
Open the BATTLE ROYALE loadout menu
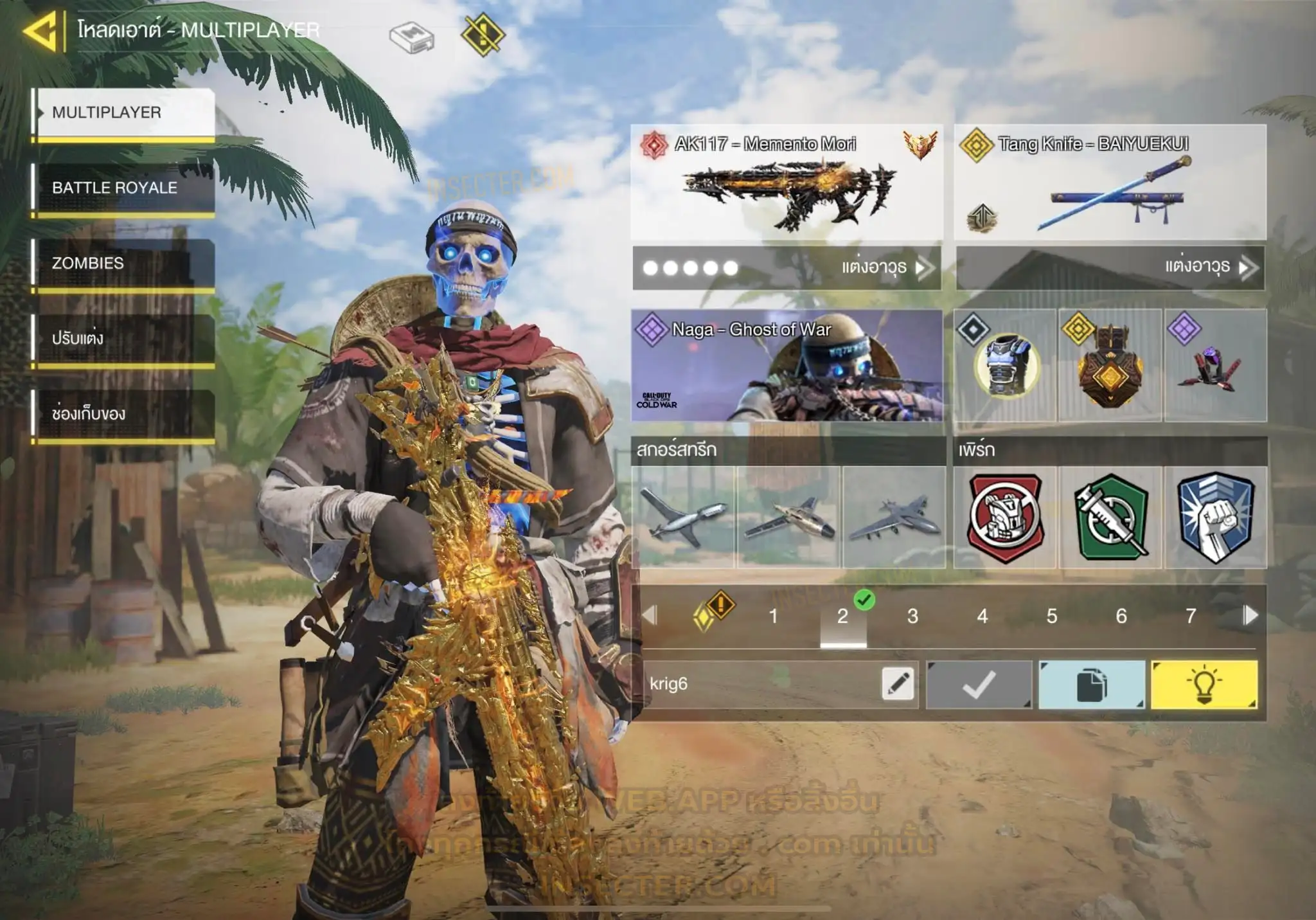click(x=124, y=188)
